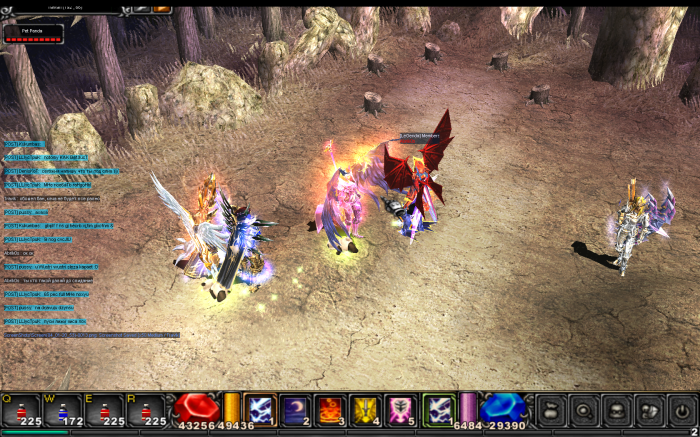Select the crescent moon skill in slot 2
The image size is (700, 437).
[x=296, y=410]
